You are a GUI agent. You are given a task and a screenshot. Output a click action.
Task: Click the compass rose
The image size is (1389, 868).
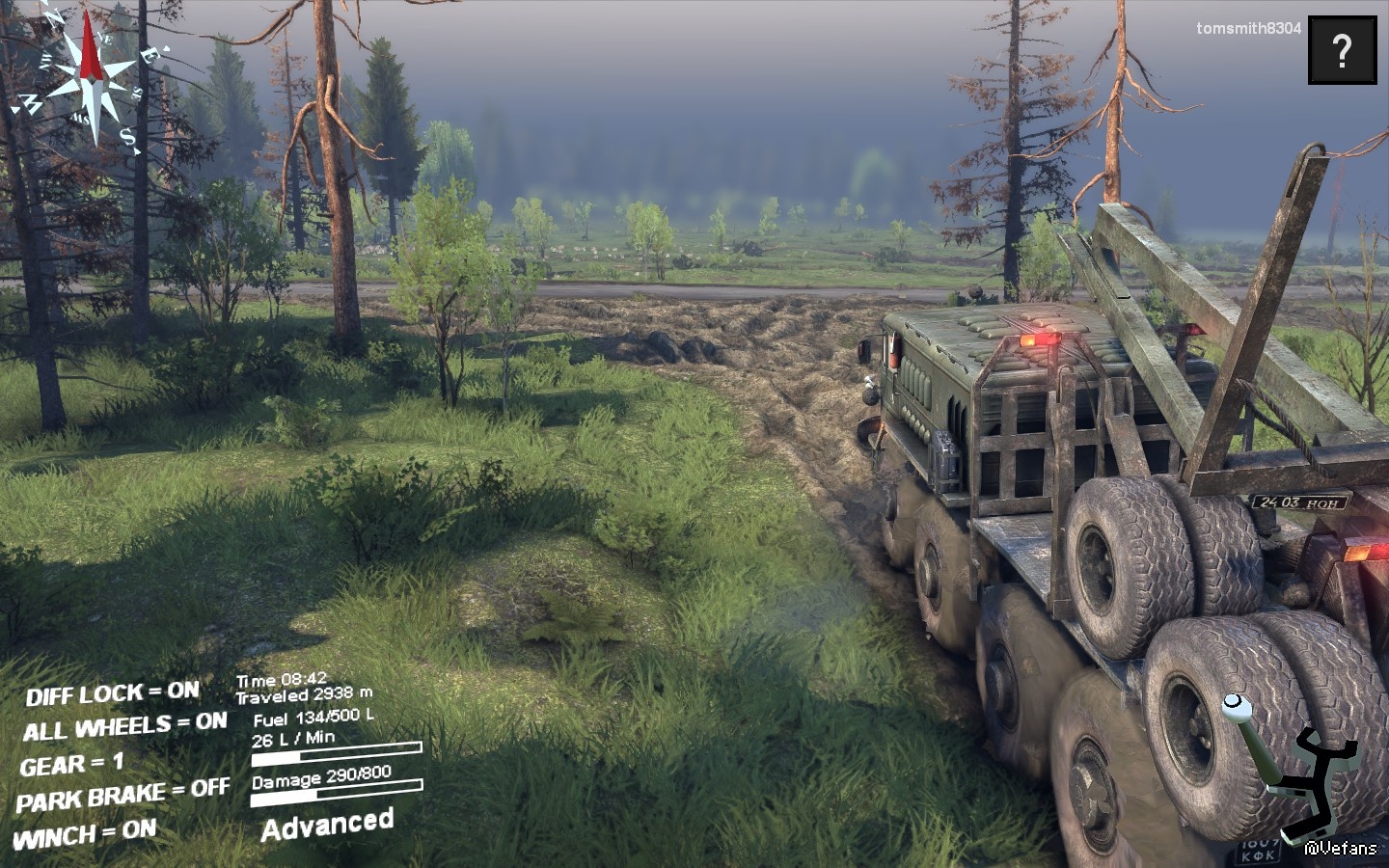click(x=91, y=79)
